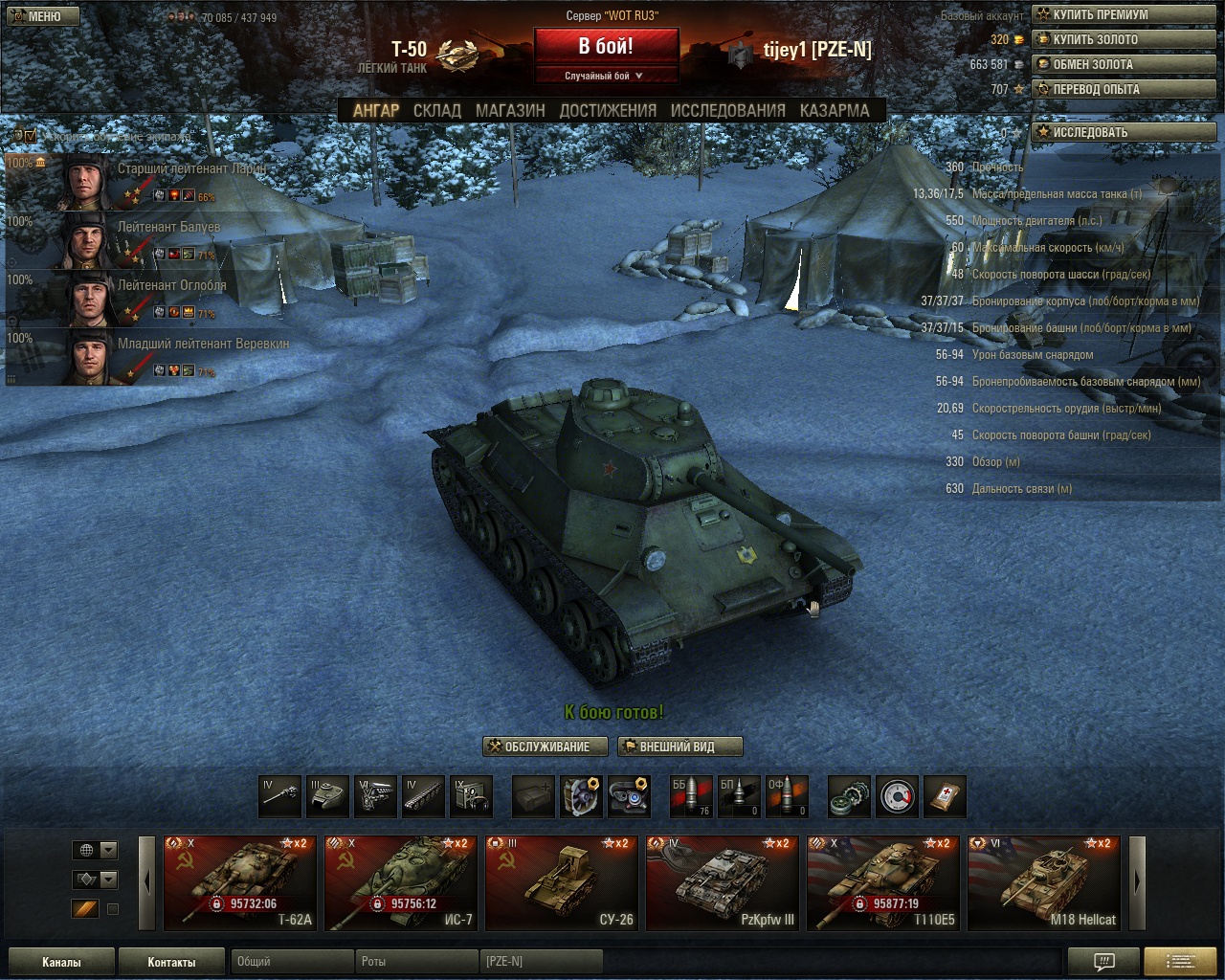Click КУПИТЬ ПРЕМИУМ button

pos(1124,14)
